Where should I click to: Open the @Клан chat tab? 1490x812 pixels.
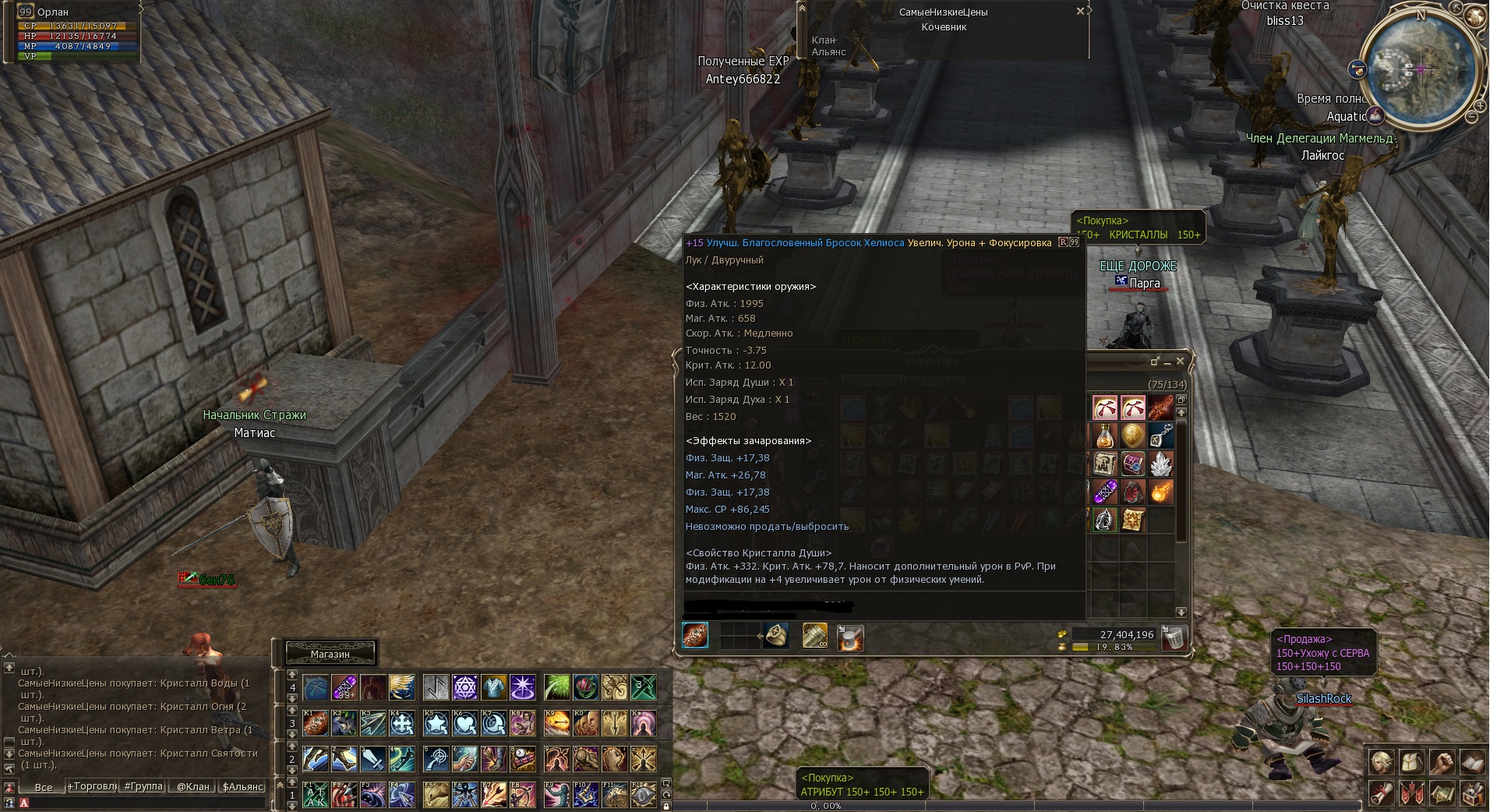tap(192, 786)
